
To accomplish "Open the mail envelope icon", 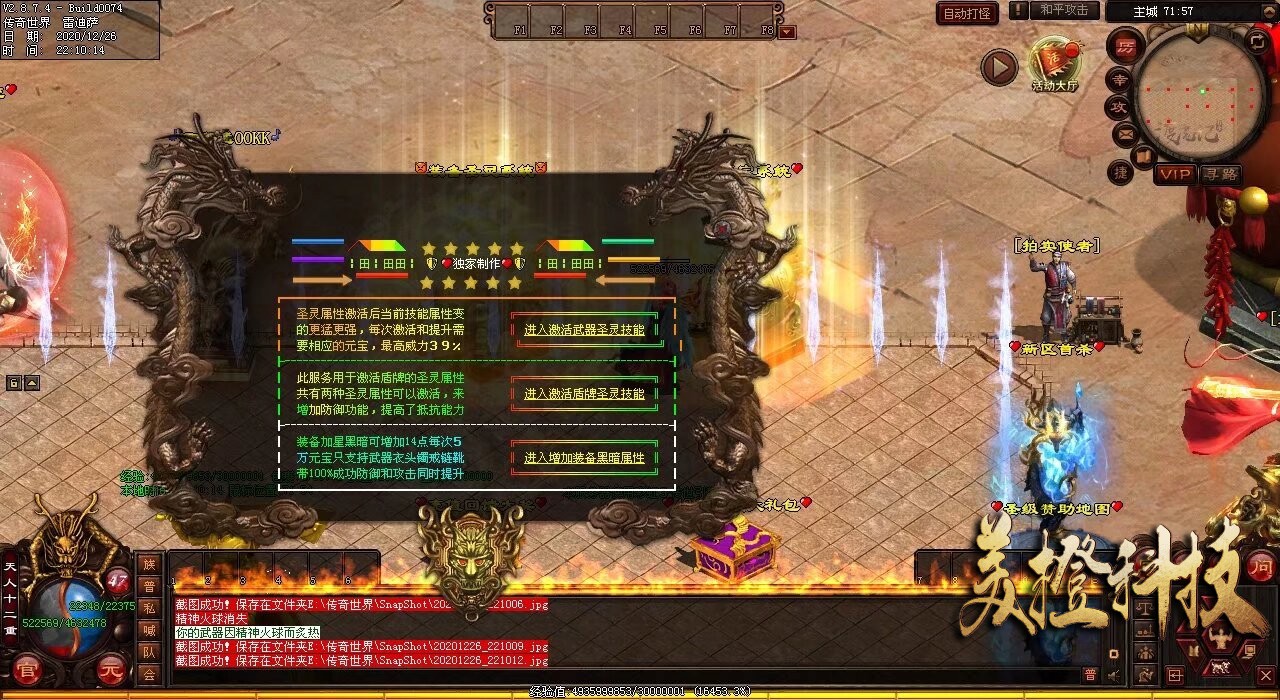I will tap(1126, 132).
